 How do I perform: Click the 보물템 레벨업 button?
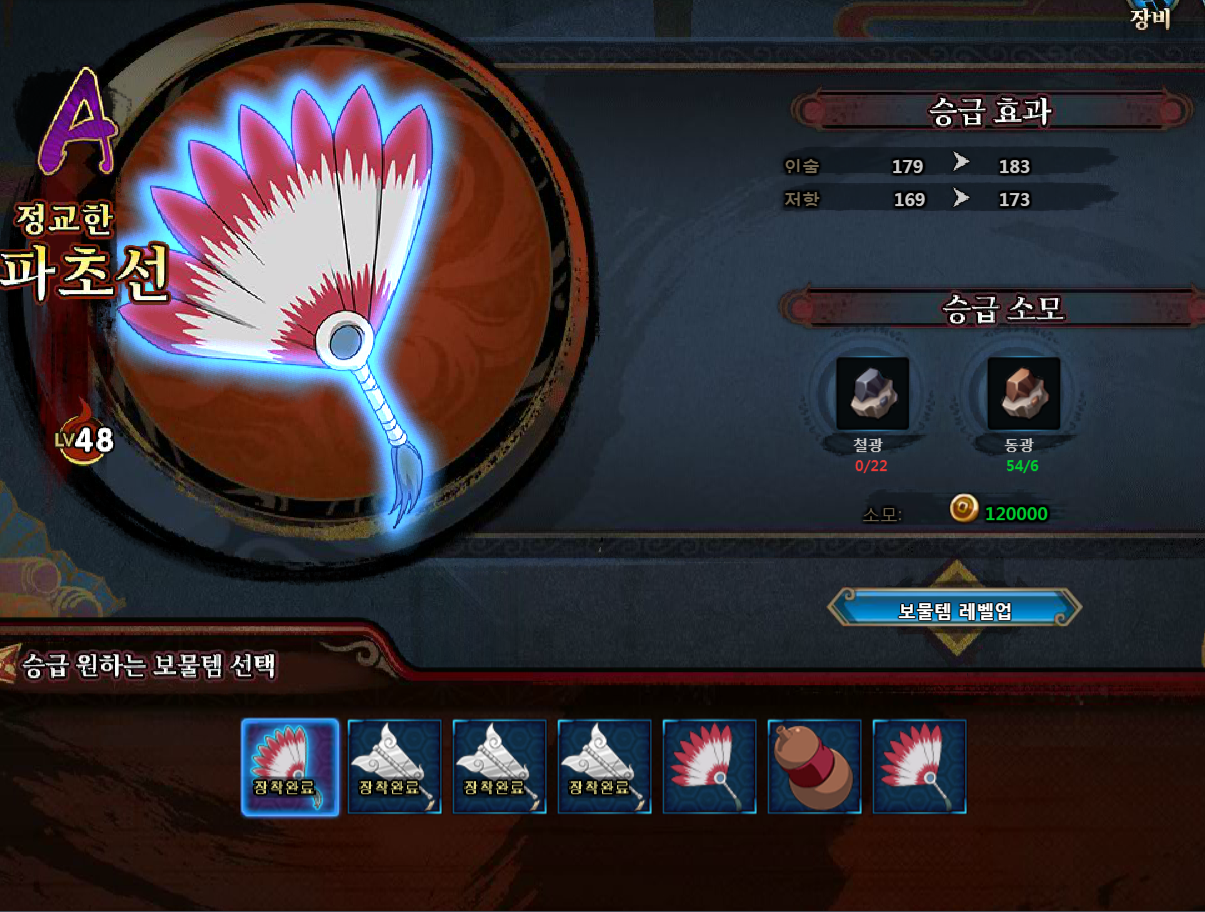click(x=955, y=609)
